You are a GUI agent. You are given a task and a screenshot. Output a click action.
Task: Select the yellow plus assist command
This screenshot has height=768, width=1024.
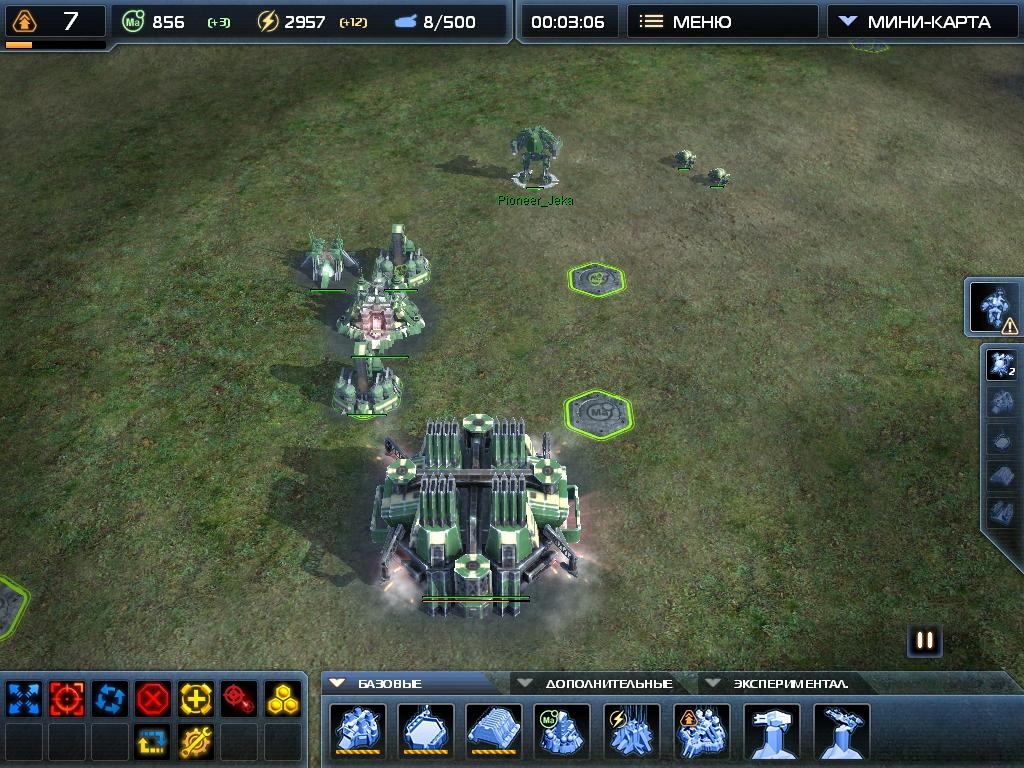click(196, 698)
